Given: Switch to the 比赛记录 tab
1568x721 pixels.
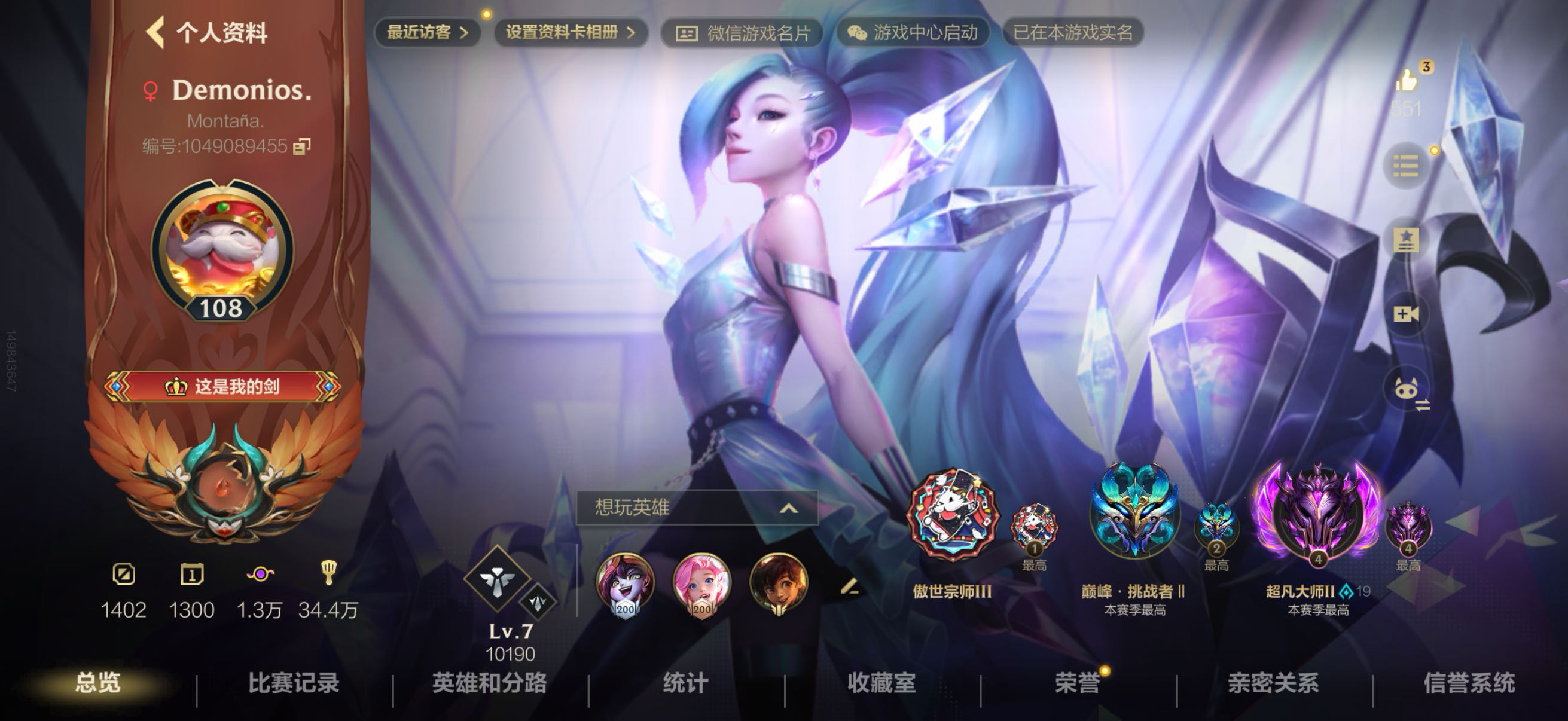Looking at the screenshot, I should [x=294, y=683].
